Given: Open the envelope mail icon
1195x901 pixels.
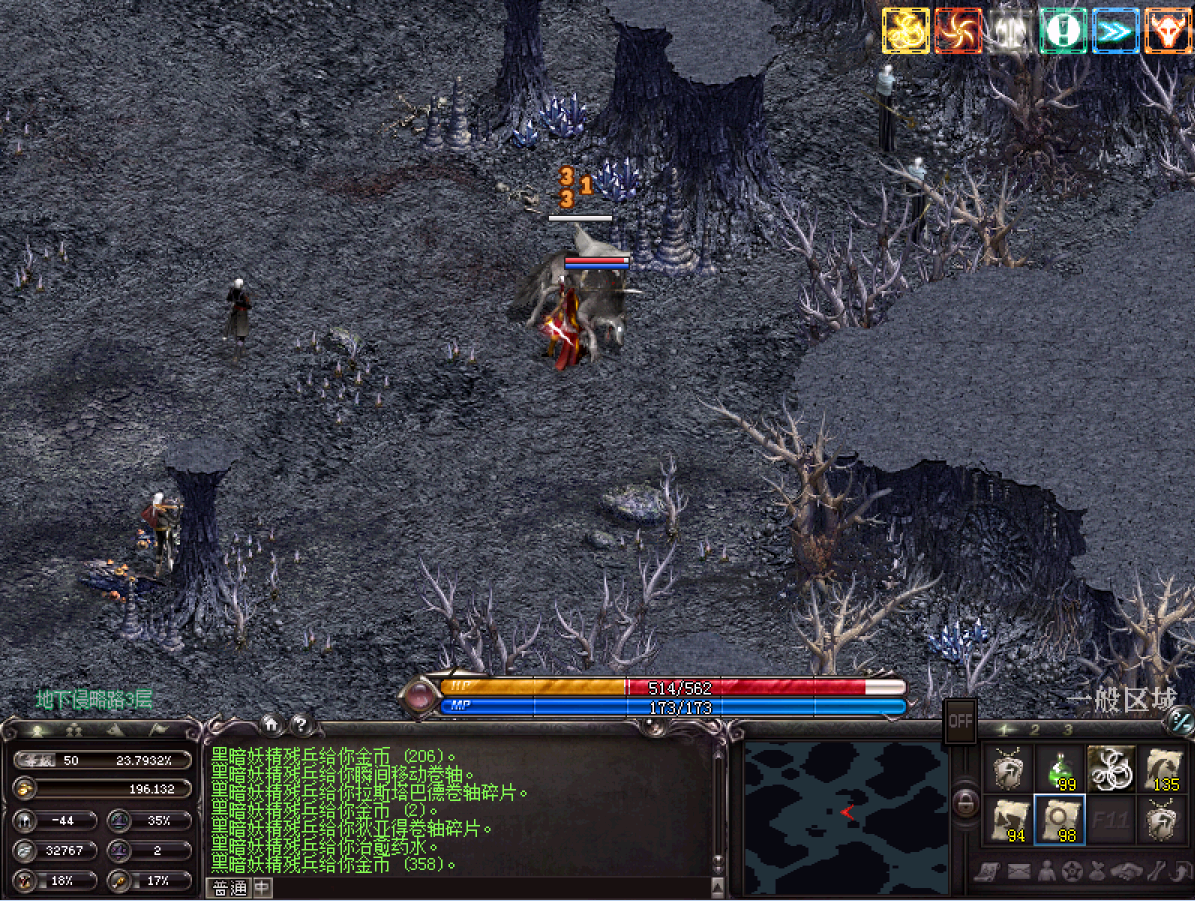Looking at the screenshot, I should click(x=1019, y=871).
